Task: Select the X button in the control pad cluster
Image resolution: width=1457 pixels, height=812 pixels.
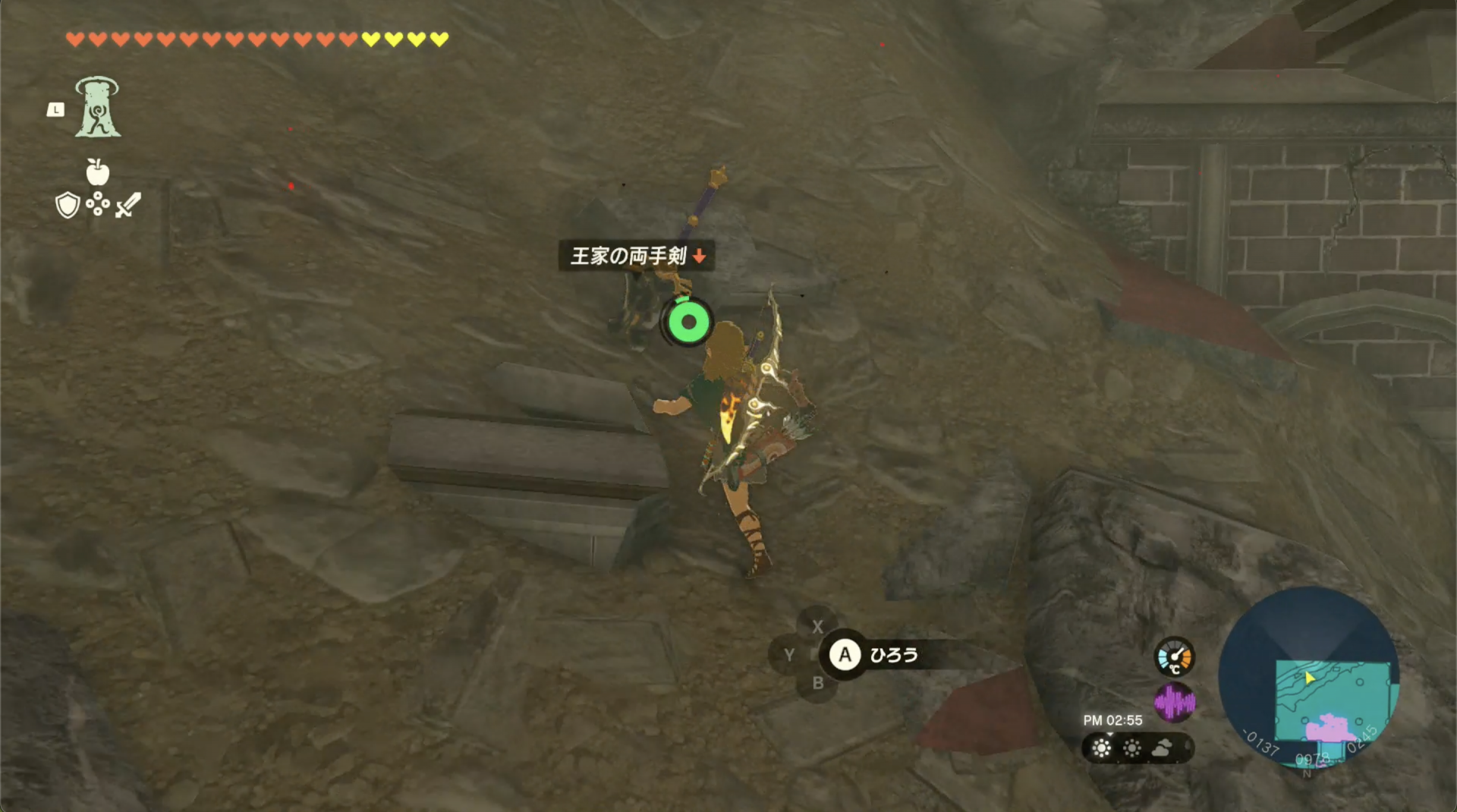Action: (818, 628)
